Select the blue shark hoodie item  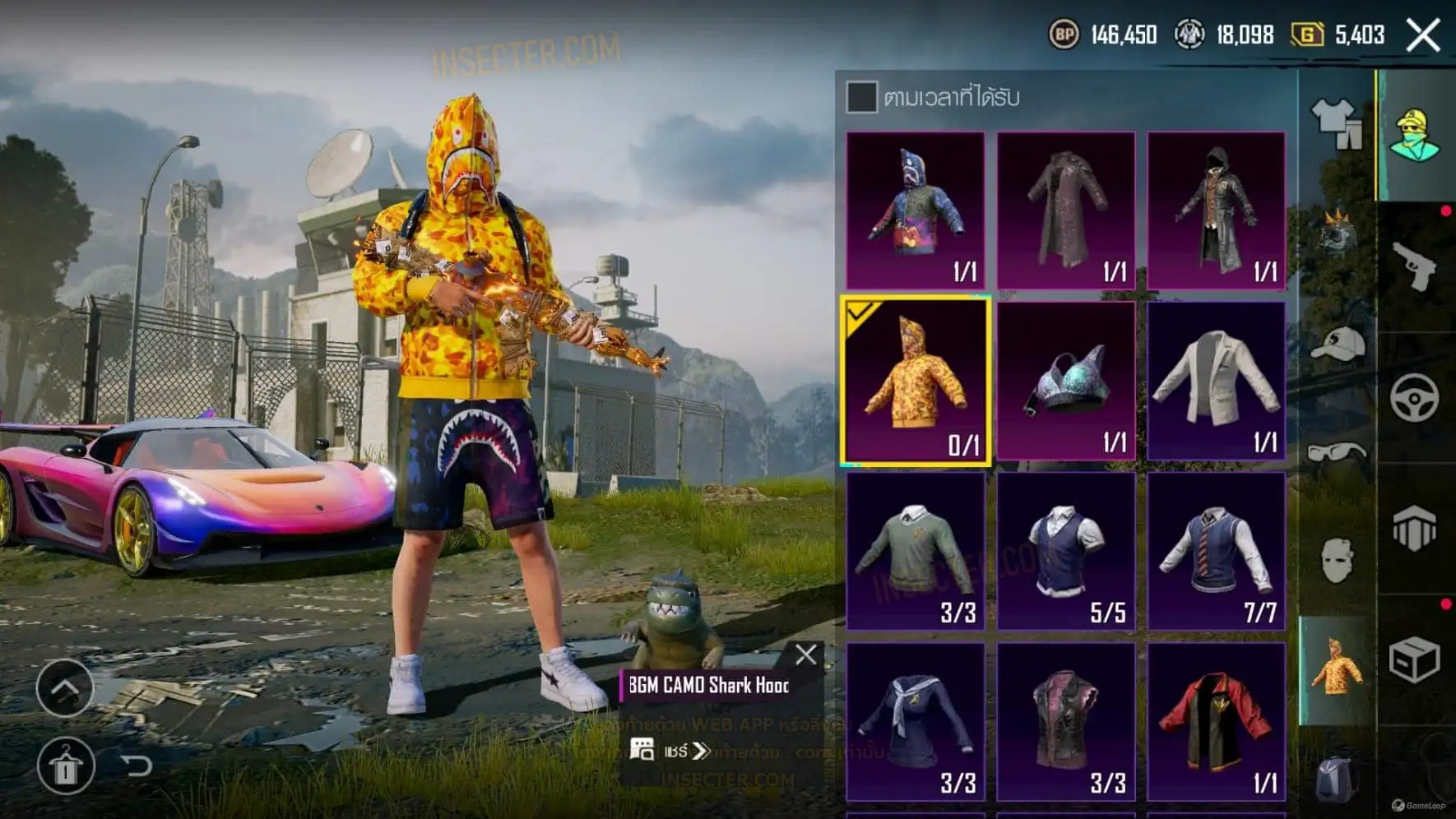coord(916,210)
